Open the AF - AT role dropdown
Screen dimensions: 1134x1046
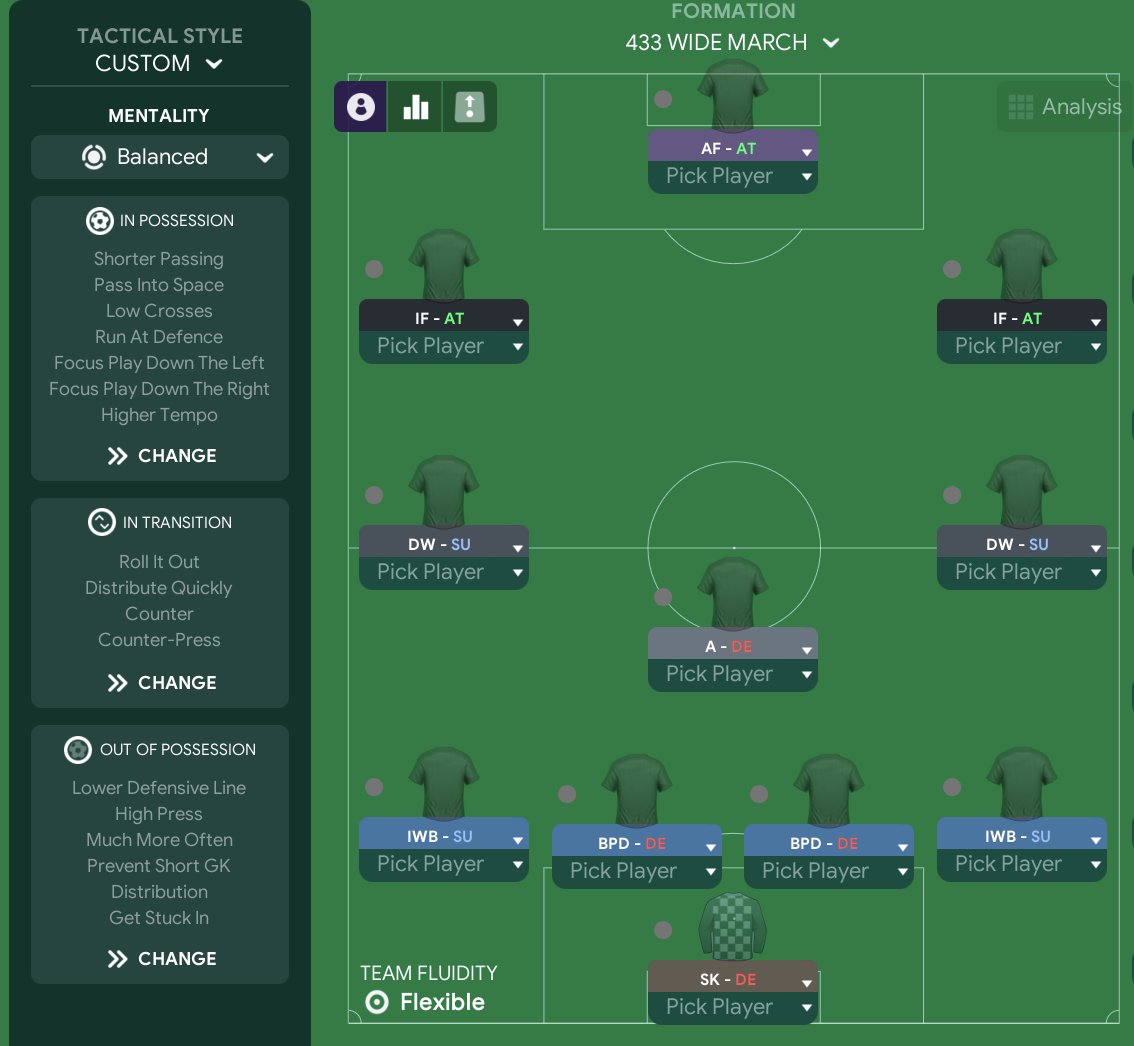click(x=733, y=149)
